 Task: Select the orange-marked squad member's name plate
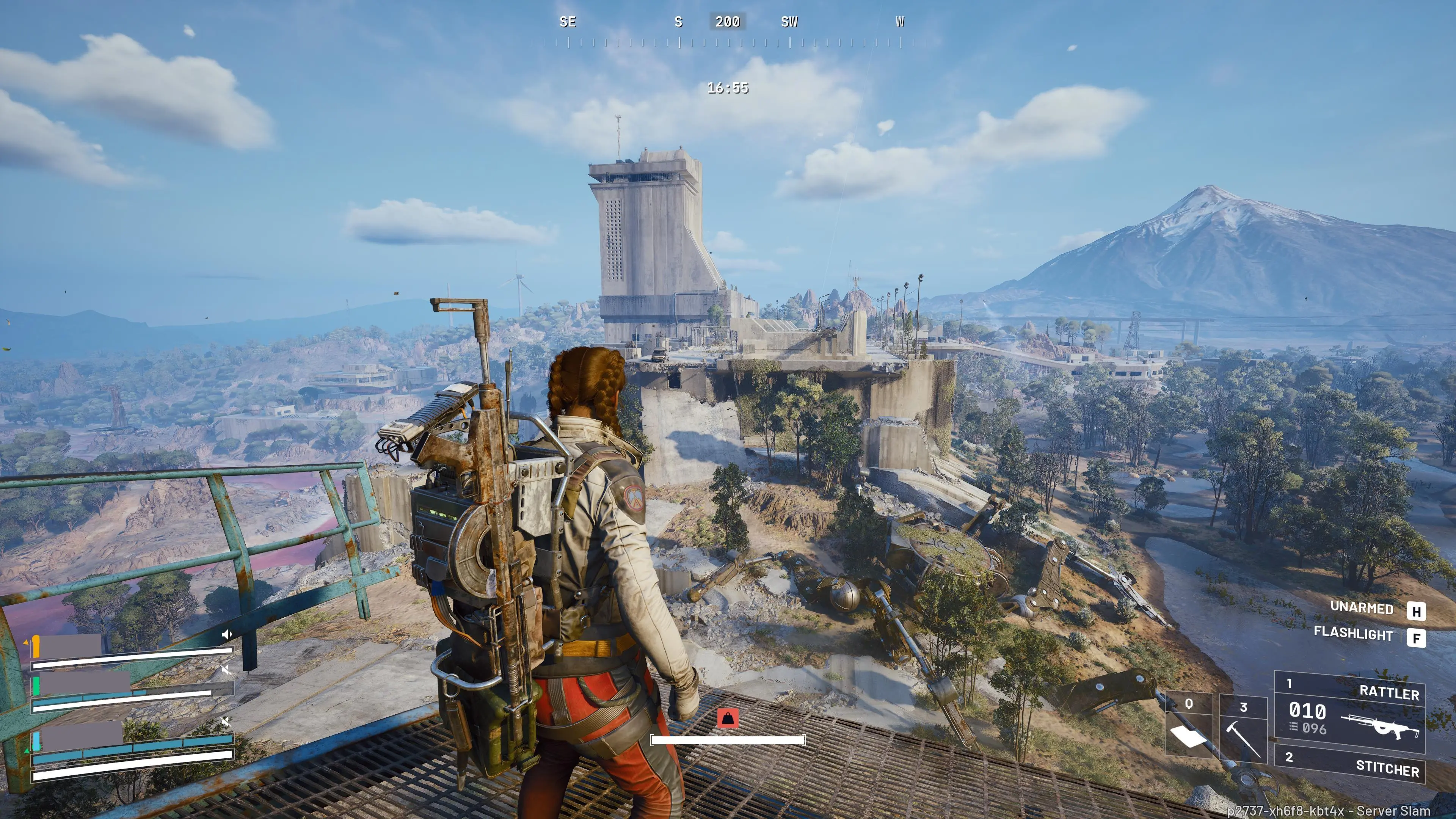click(x=71, y=646)
